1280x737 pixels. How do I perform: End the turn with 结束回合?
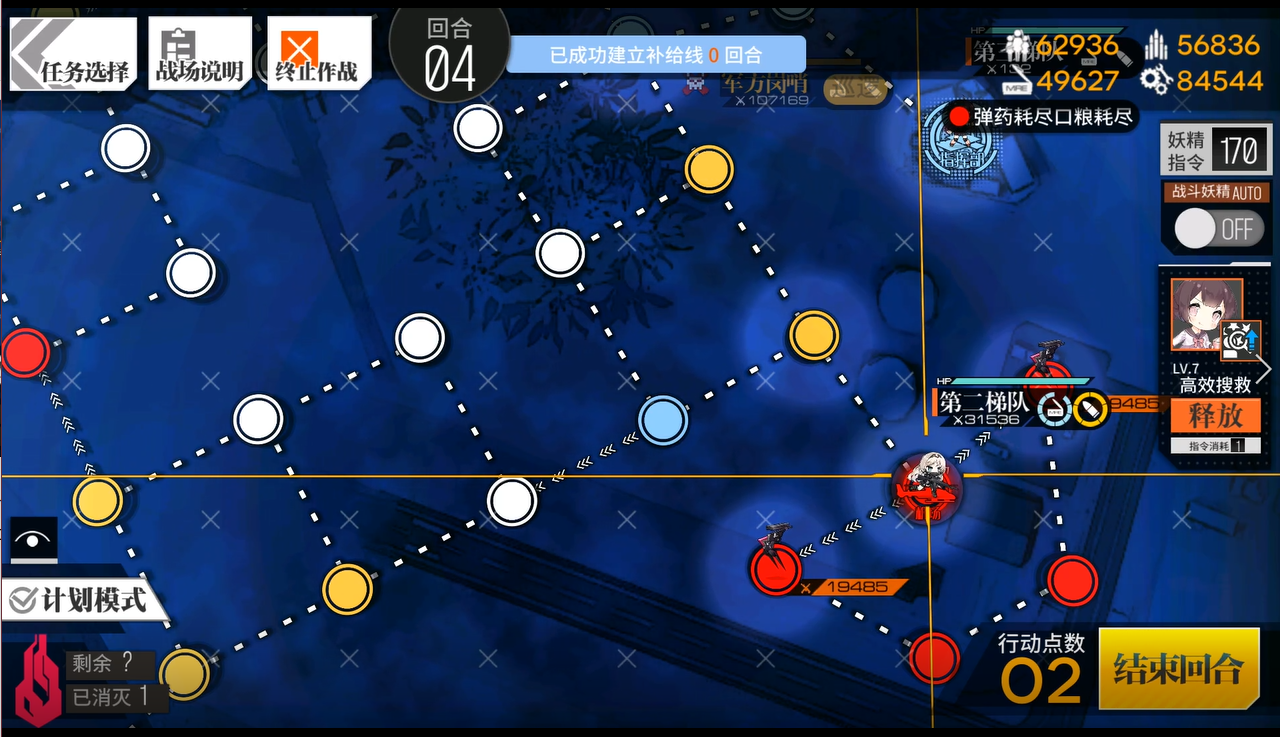click(1178, 668)
